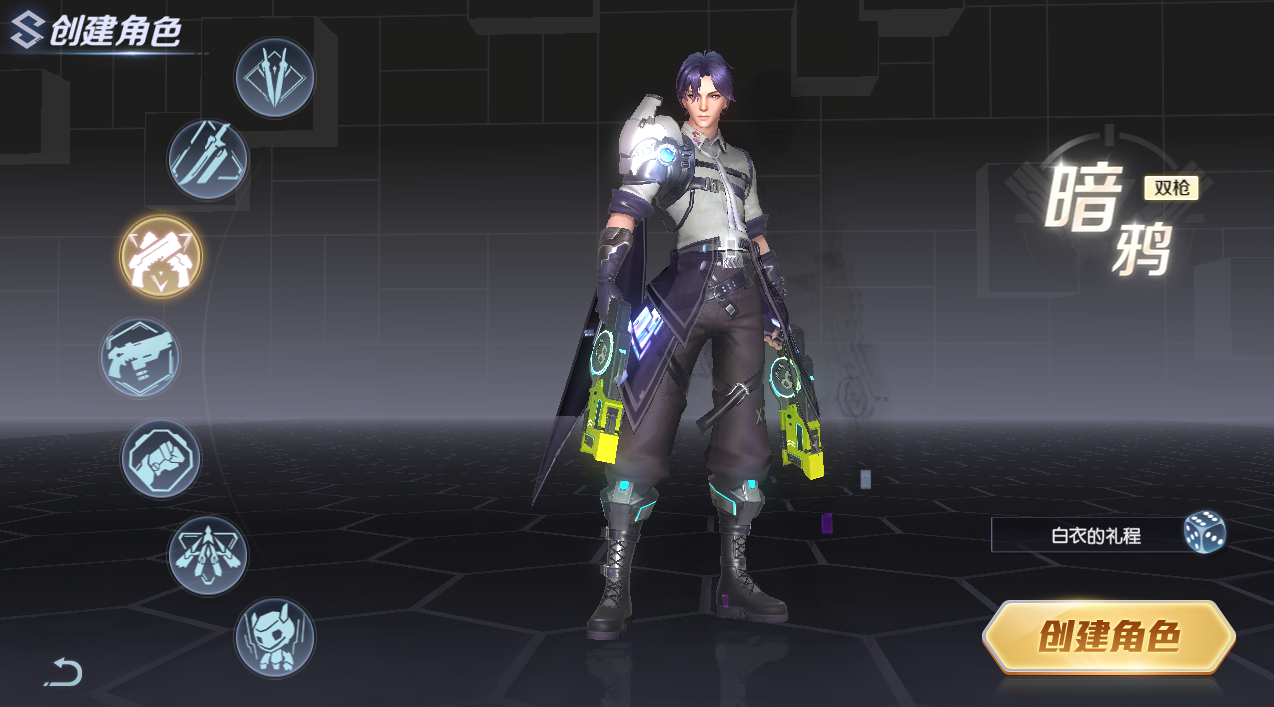The image size is (1274, 707).
Task: Choose the winged jet class icon
Action: point(207,556)
